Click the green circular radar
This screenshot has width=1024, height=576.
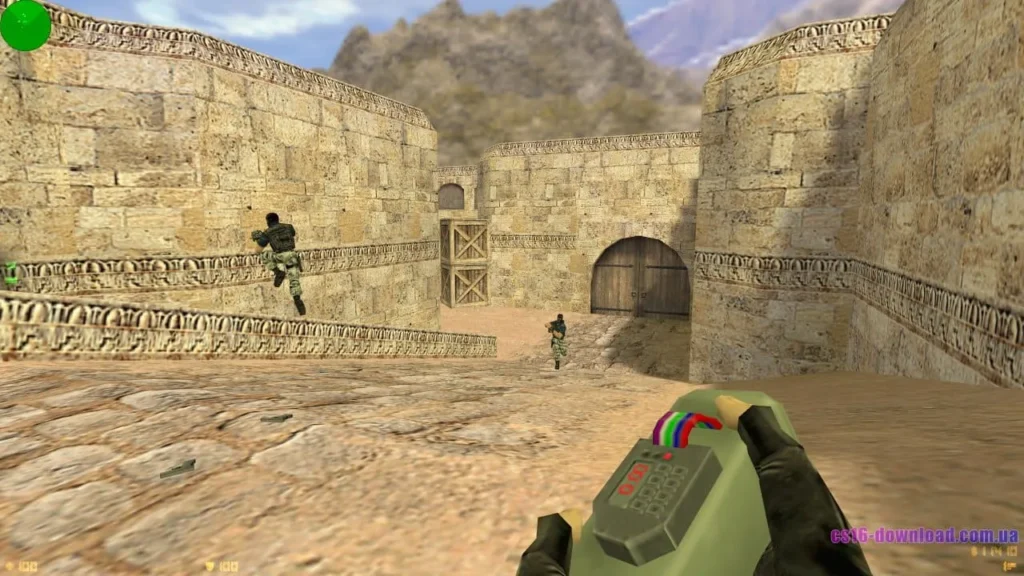(x=25, y=25)
